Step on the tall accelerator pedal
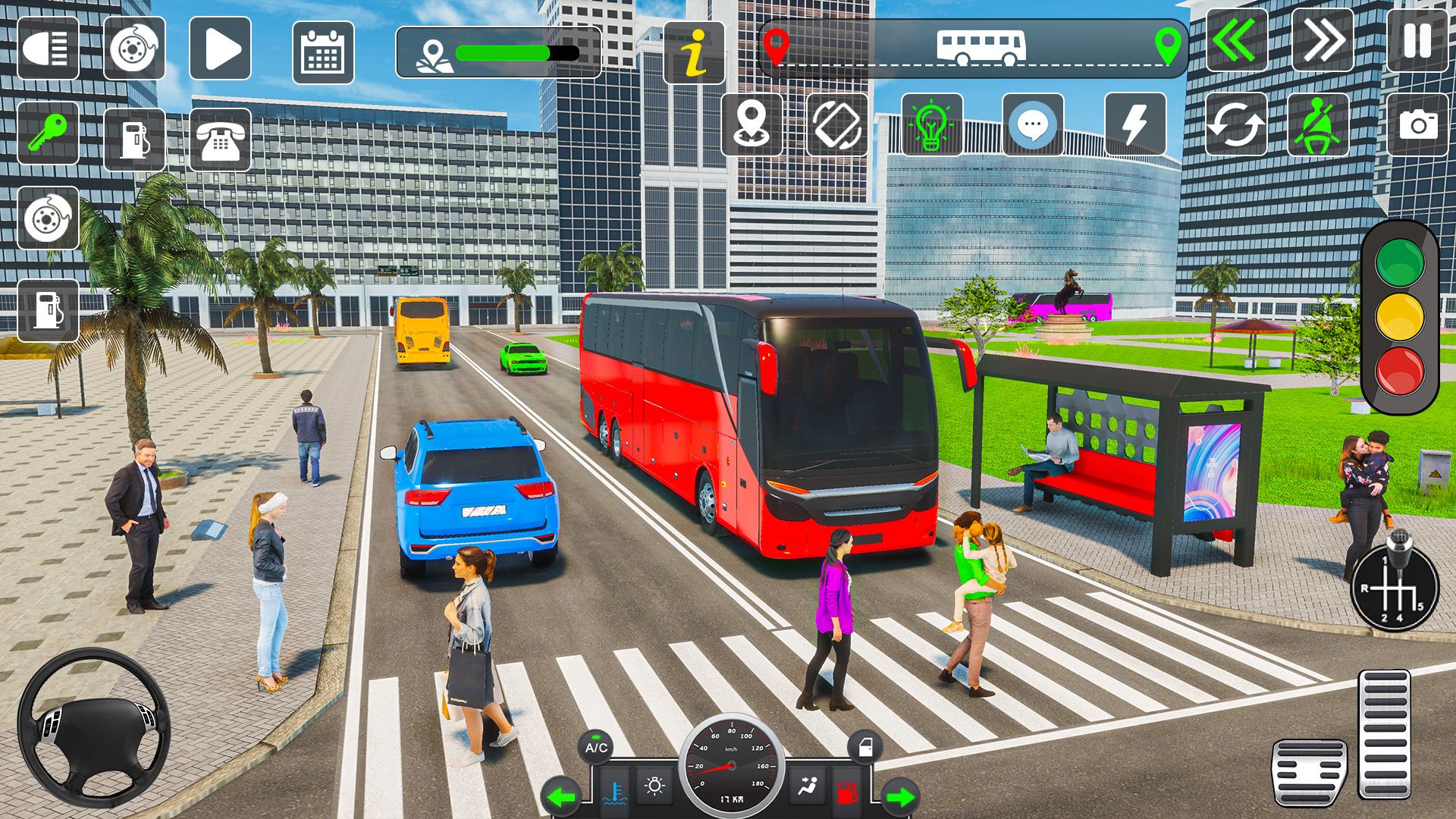The width and height of the screenshot is (1456, 819). [1384, 733]
